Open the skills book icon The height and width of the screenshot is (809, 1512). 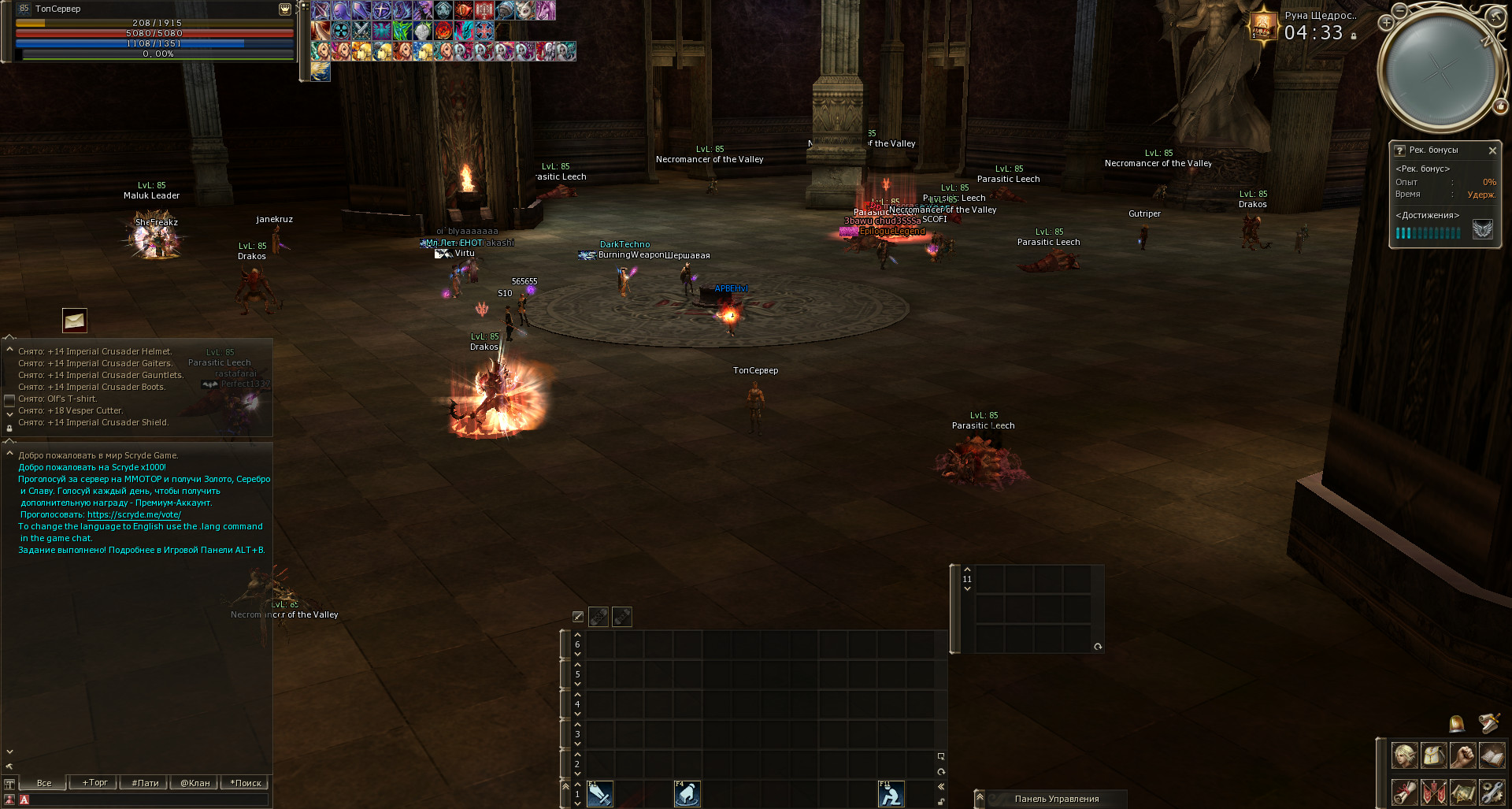tap(1492, 755)
